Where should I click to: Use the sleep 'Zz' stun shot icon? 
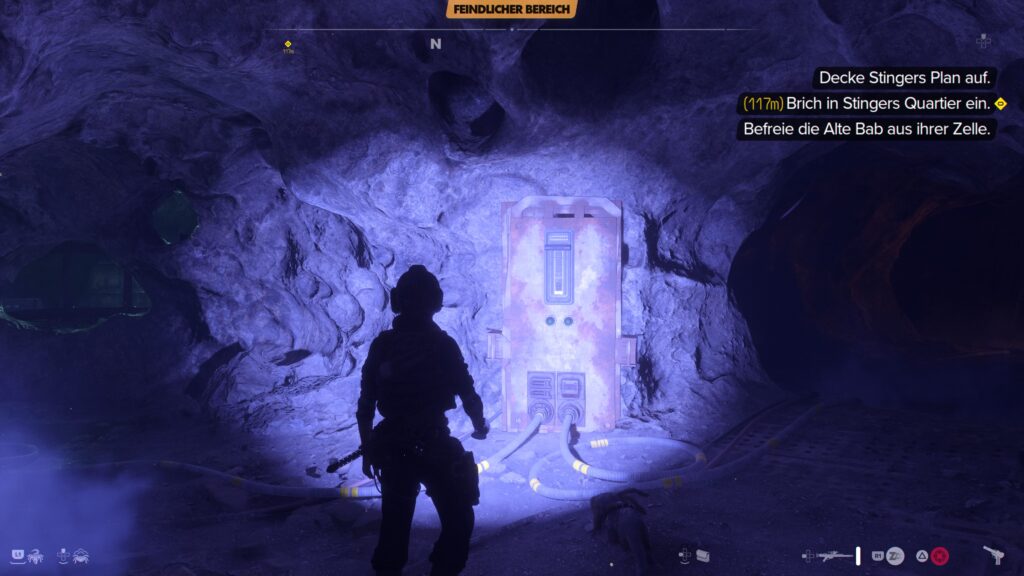(x=895, y=555)
